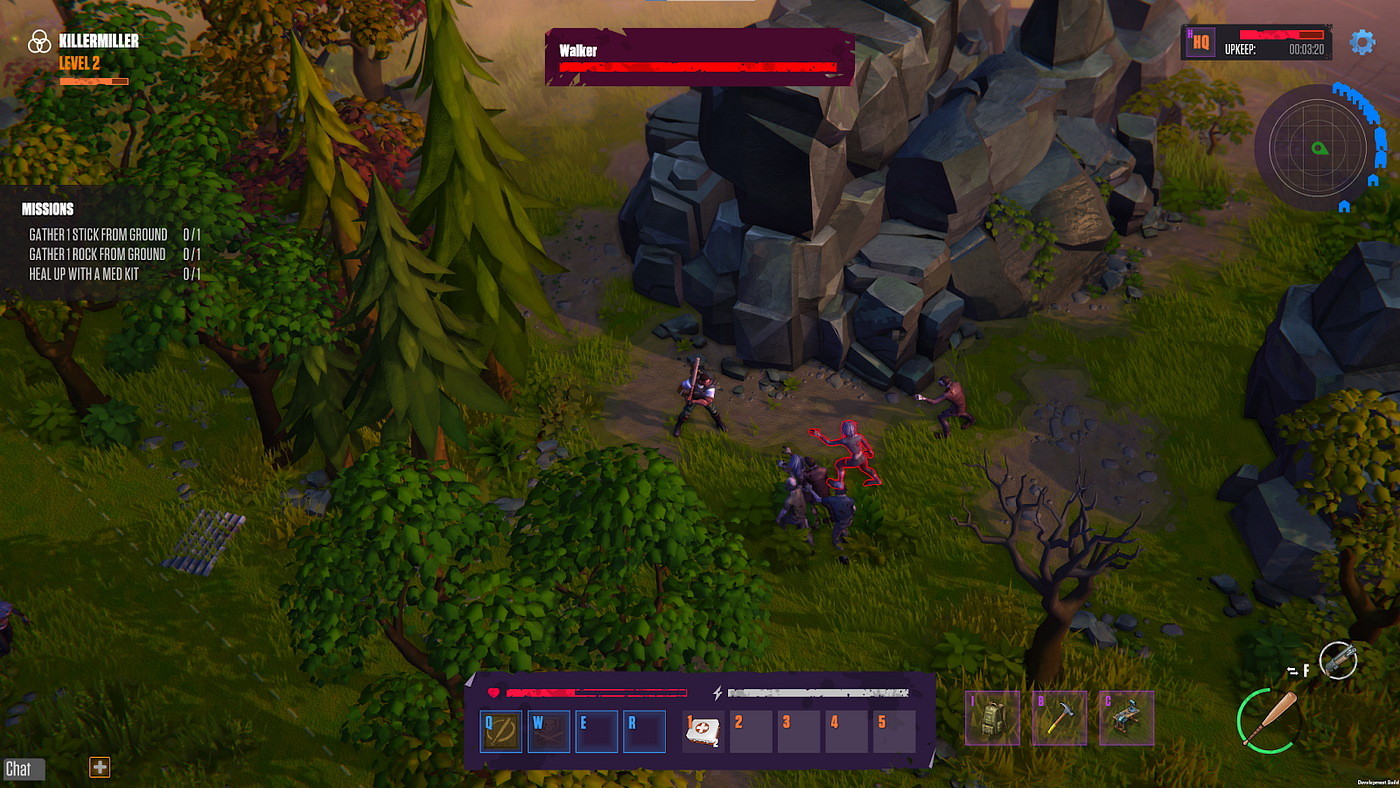Select the Heal Up With Med Kit mission
This screenshot has height=788, width=1400.
pos(84,274)
